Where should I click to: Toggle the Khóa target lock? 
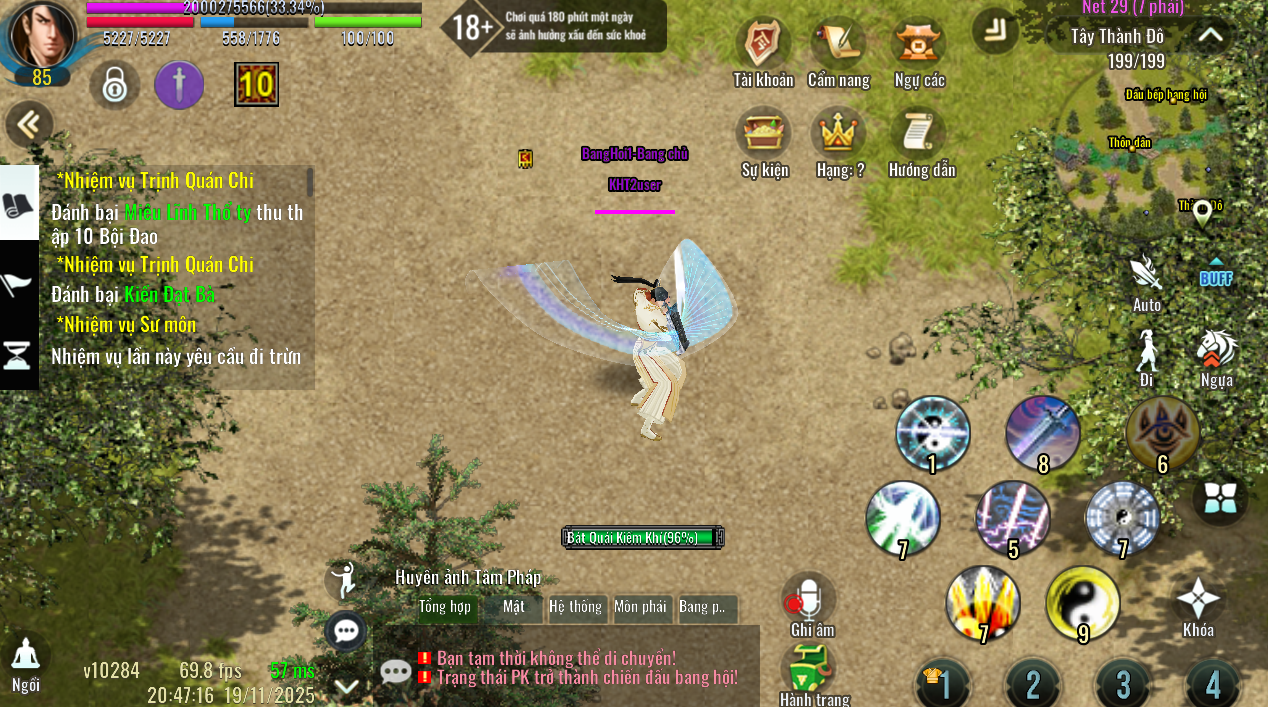pos(1198,603)
